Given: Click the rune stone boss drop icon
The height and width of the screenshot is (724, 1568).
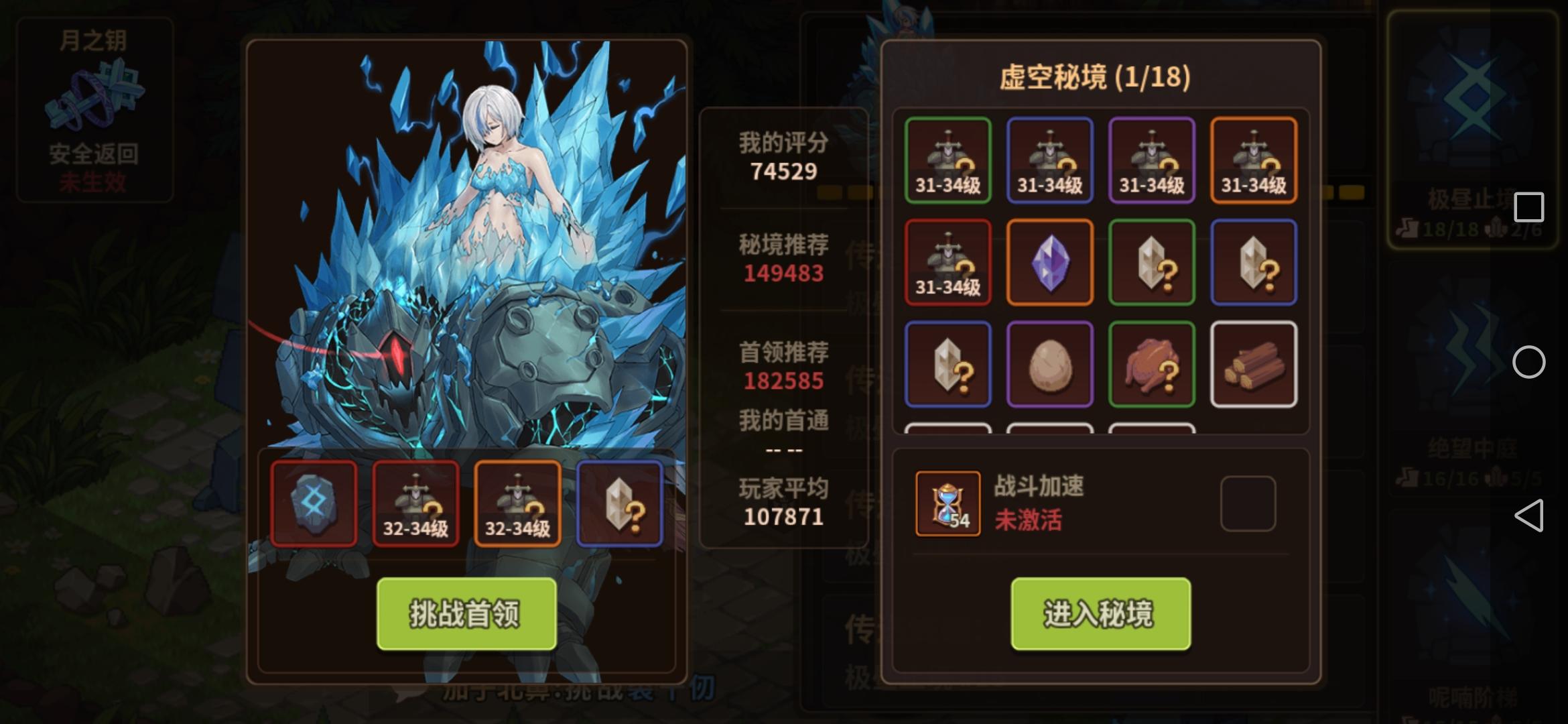Looking at the screenshot, I should 313,503.
